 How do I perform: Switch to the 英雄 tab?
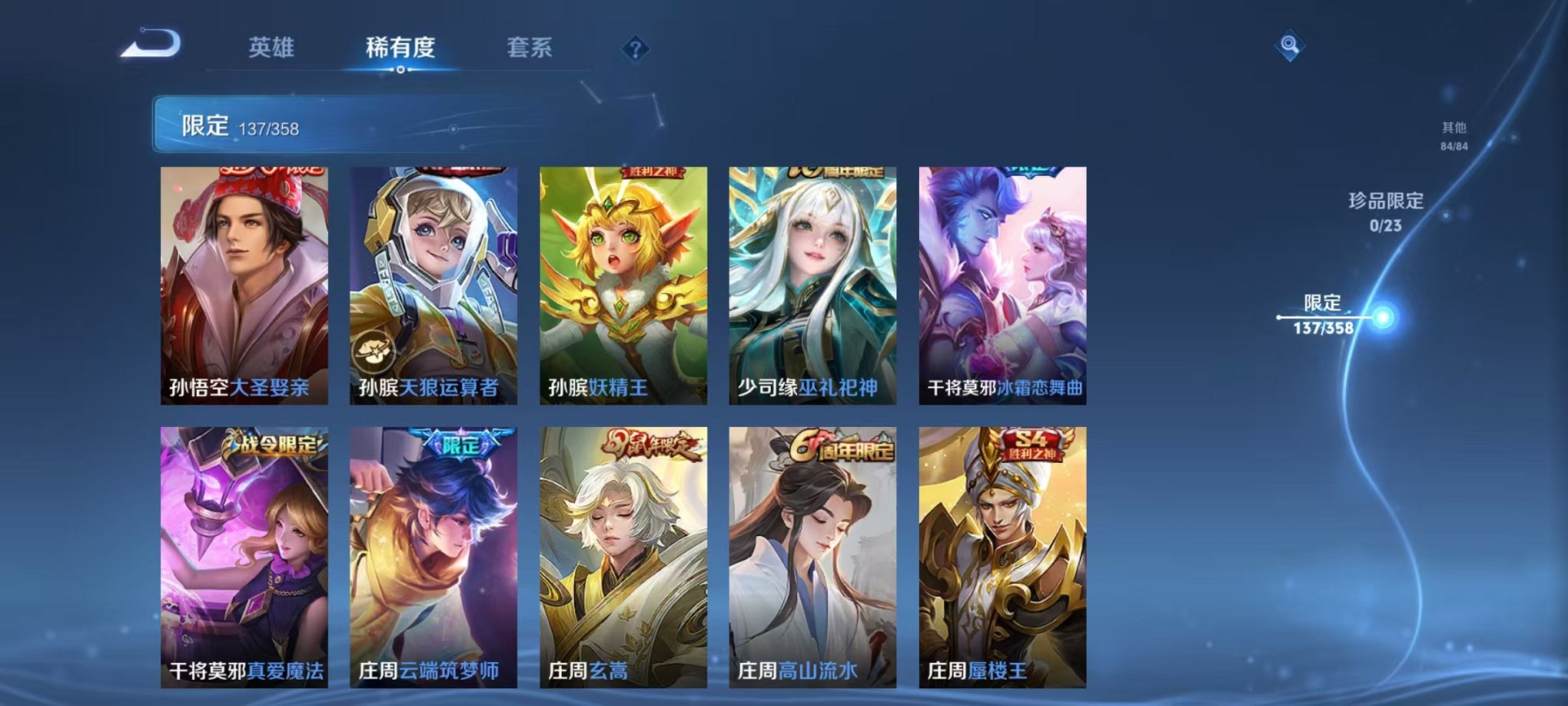coord(271,48)
